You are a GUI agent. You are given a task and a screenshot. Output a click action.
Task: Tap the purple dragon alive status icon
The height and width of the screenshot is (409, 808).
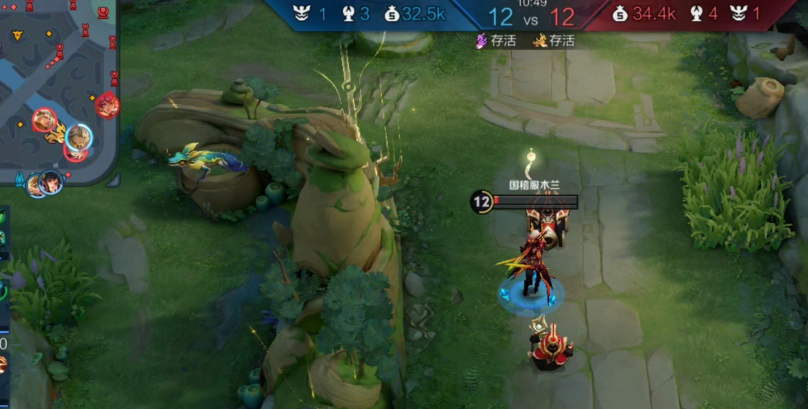(482, 41)
